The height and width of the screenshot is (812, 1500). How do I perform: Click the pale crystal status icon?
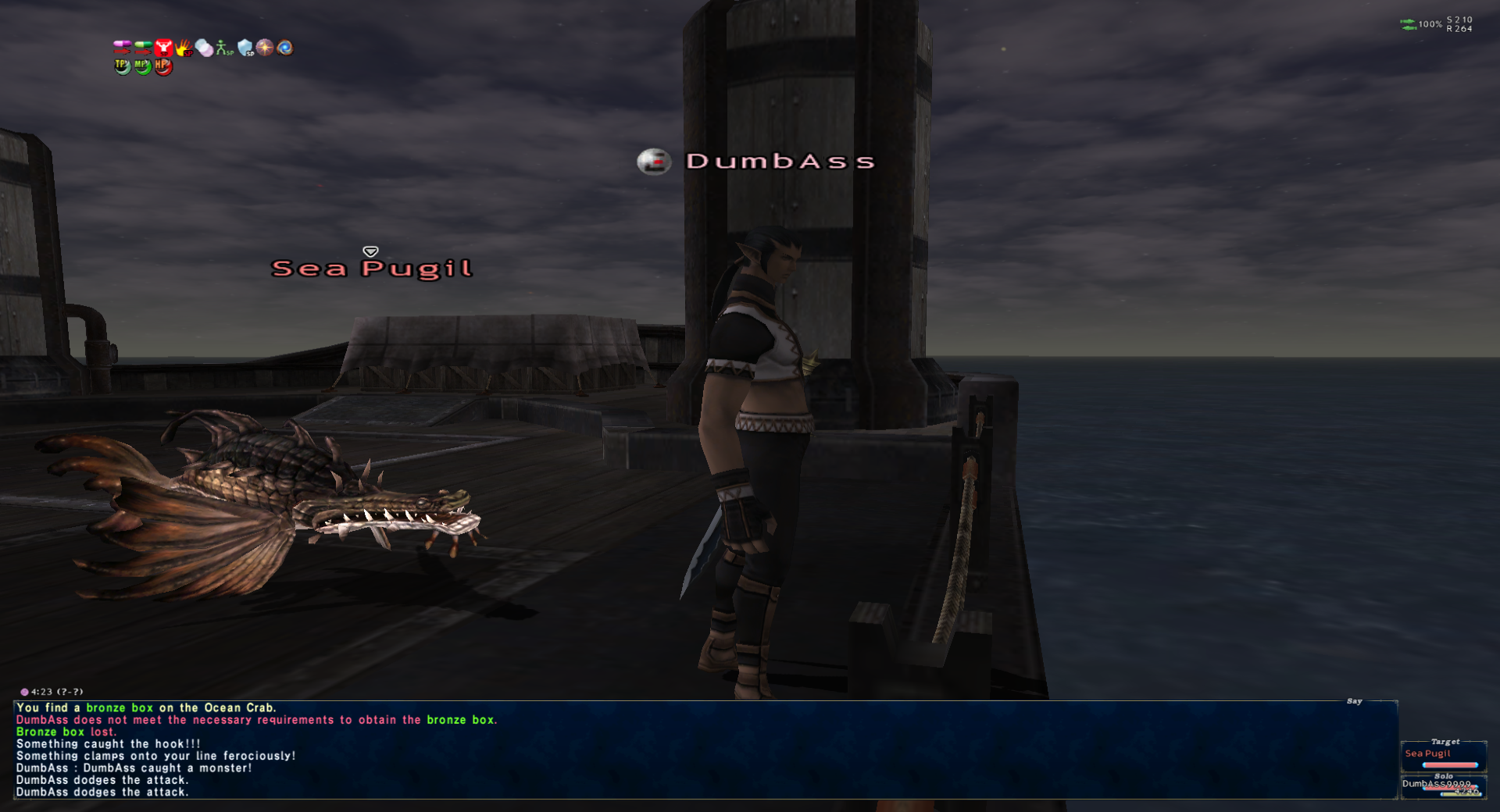(x=204, y=48)
